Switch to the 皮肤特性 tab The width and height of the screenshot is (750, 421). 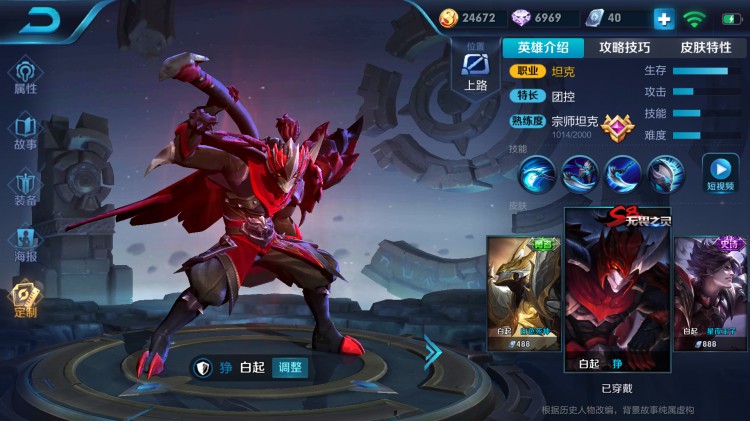pos(705,47)
